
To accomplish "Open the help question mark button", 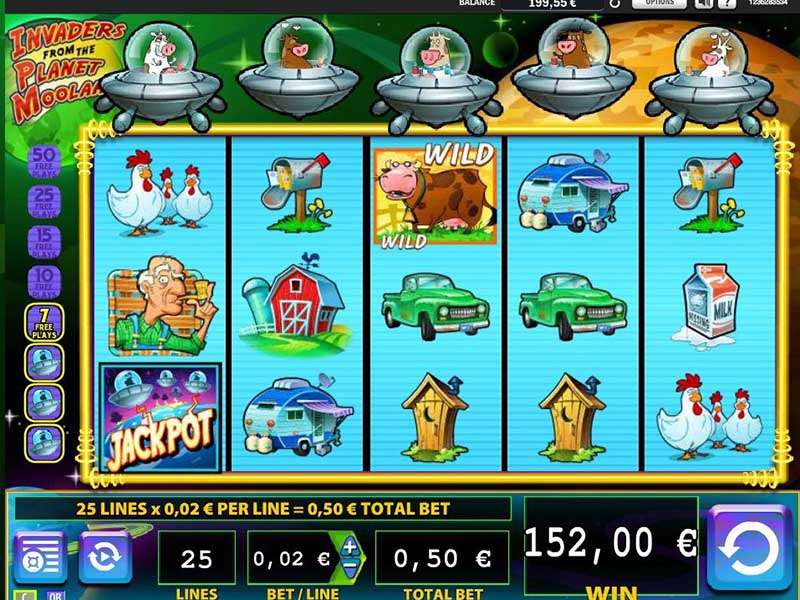I will click(x=729, y=4).
